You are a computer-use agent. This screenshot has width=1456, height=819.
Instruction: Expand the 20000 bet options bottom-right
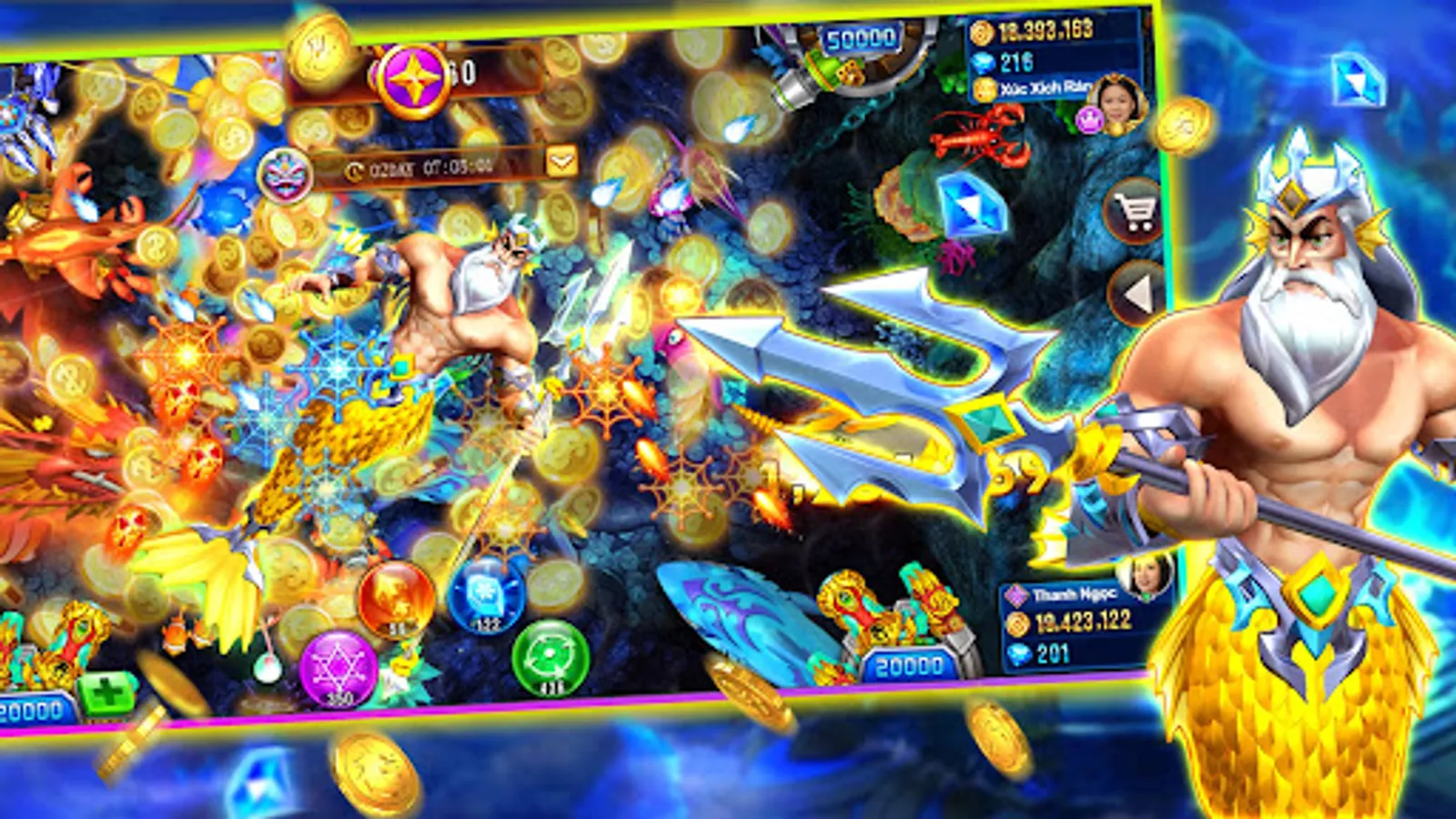pyautogui.click(x=908, y=665)
